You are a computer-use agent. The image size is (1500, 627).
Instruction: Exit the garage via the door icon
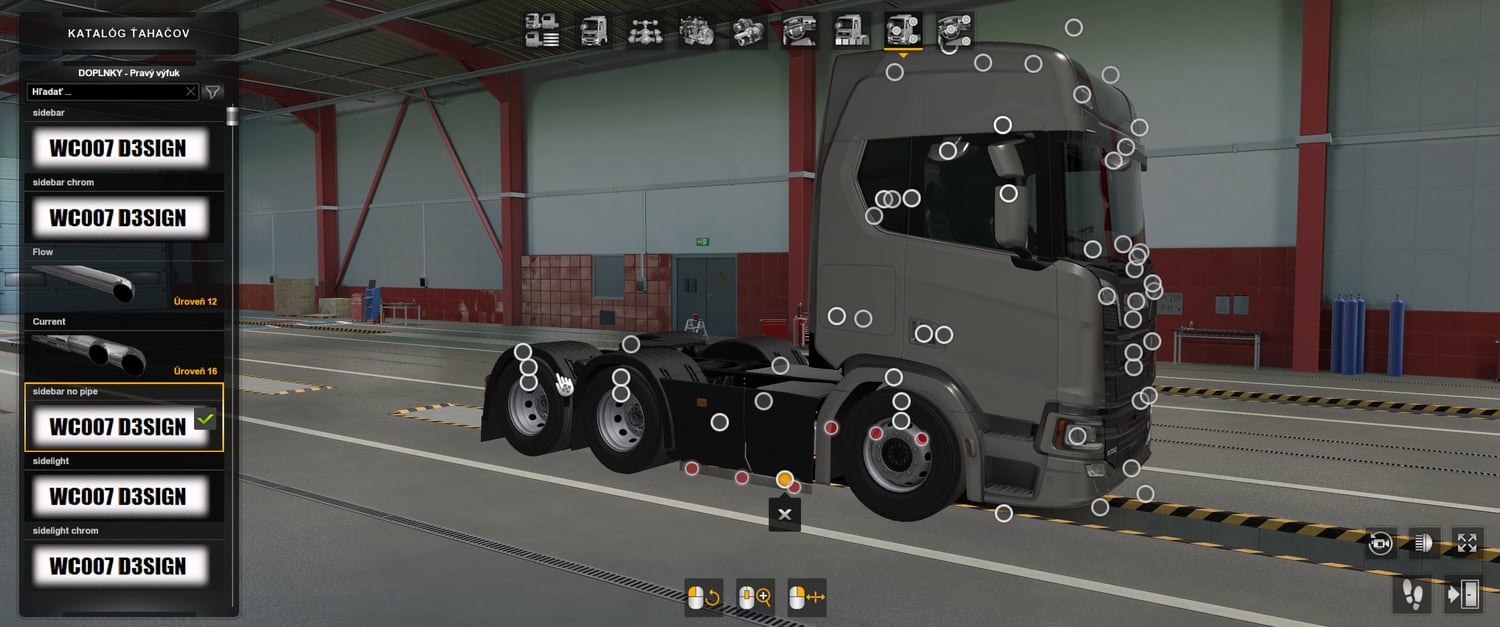tap(1464, 594)
